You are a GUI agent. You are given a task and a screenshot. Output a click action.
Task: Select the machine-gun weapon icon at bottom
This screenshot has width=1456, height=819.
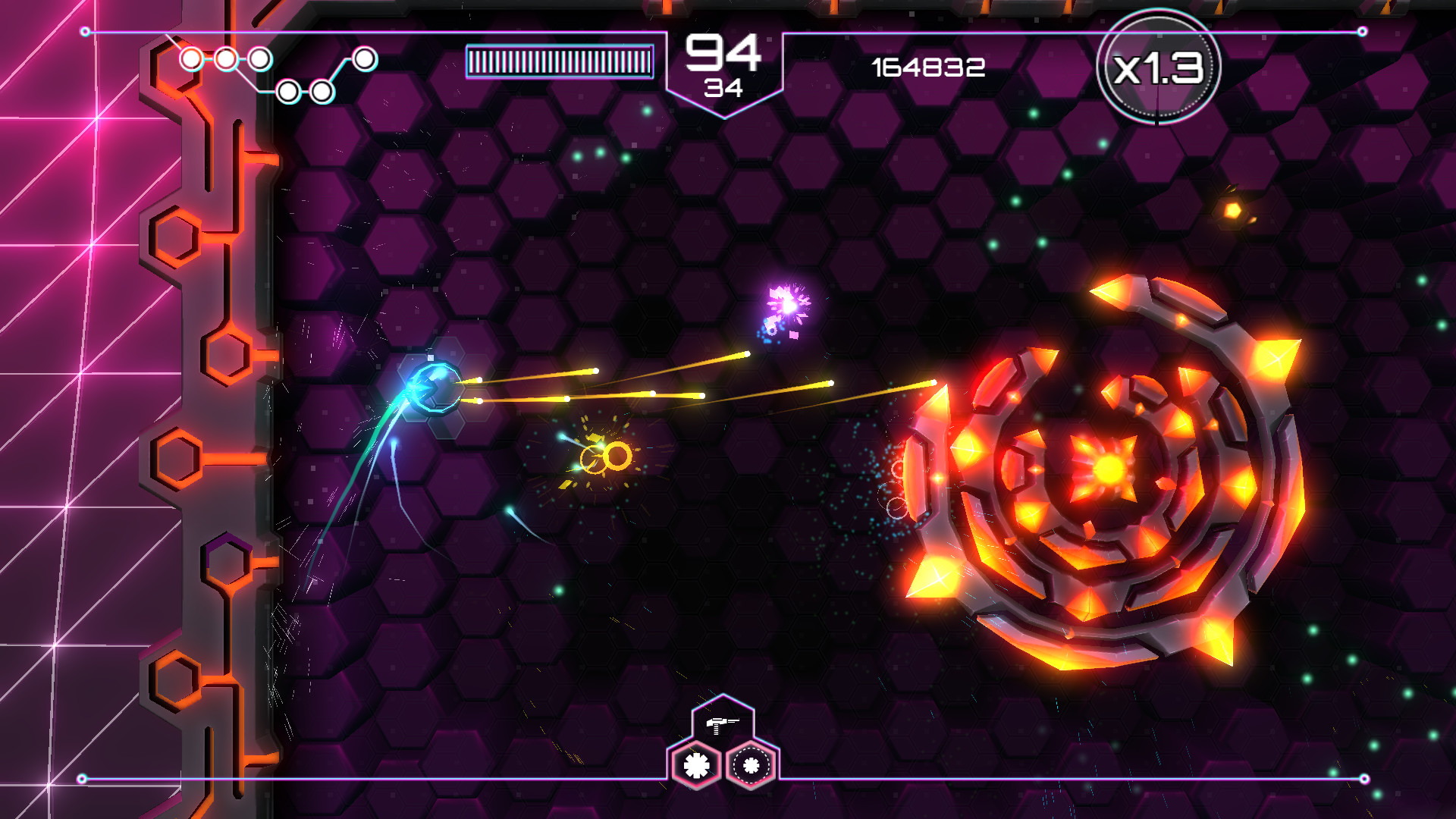tap(723, 725)
